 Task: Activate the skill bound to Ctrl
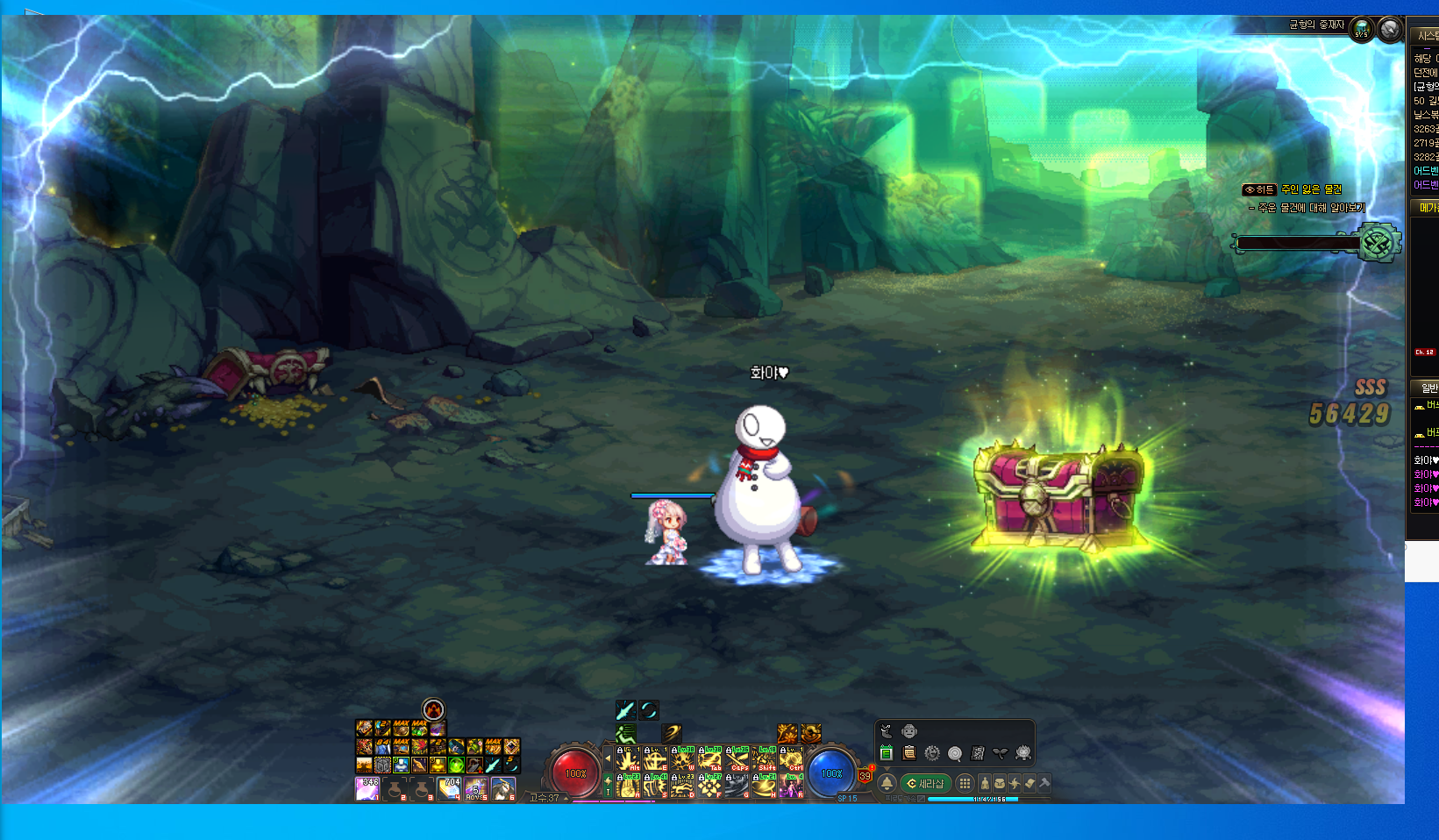[791, 758]
